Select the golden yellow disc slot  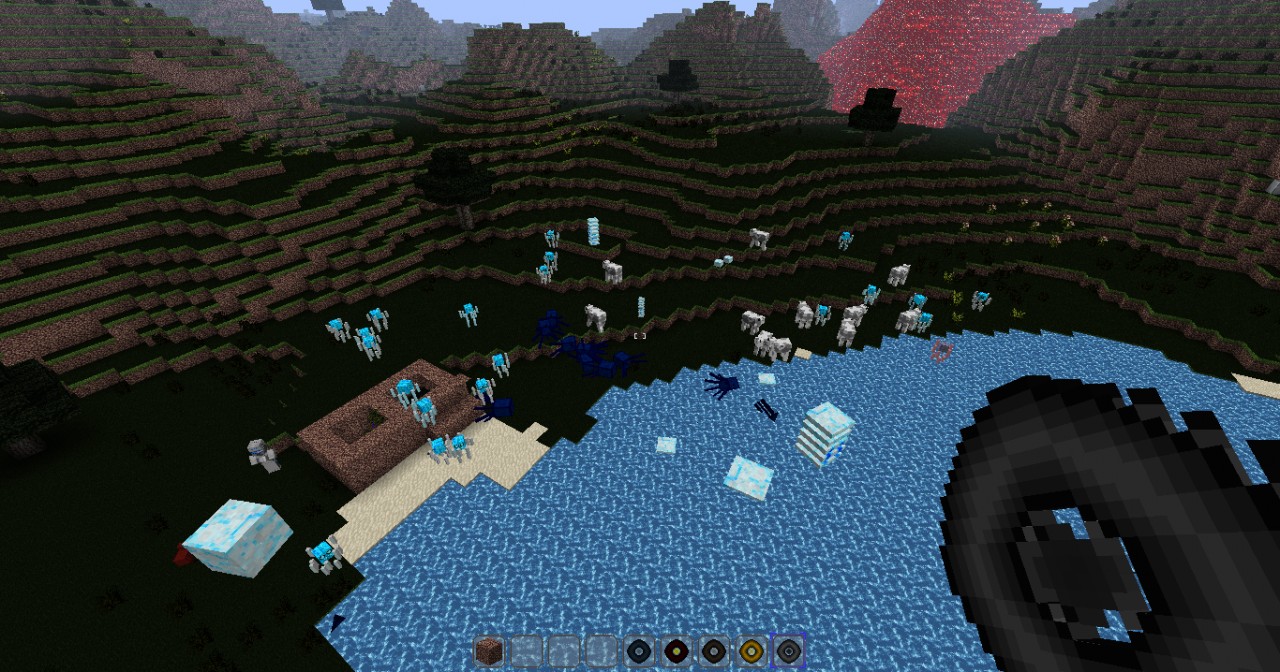click(x=752, y=651)
